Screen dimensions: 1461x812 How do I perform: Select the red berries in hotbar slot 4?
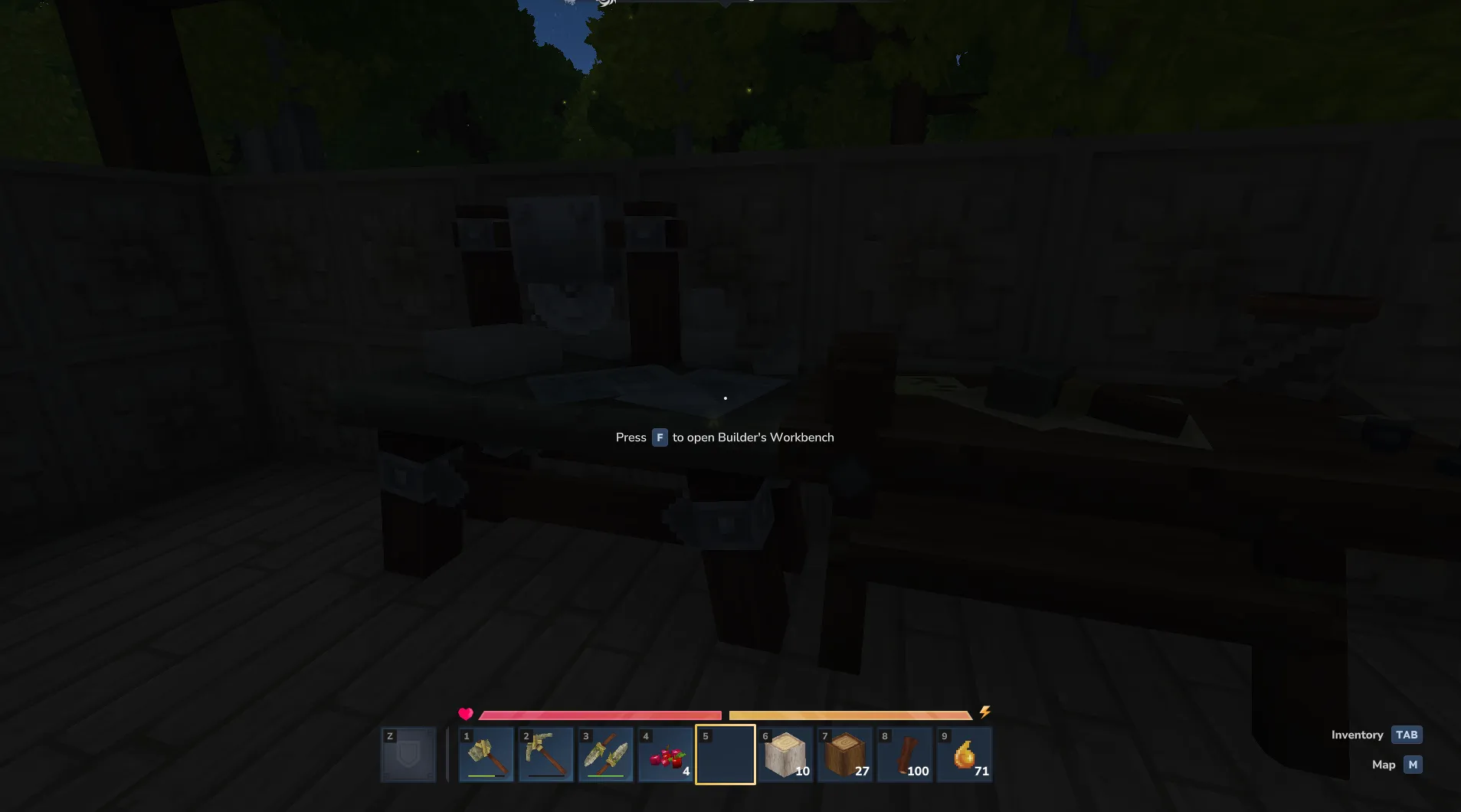(665, 754)
